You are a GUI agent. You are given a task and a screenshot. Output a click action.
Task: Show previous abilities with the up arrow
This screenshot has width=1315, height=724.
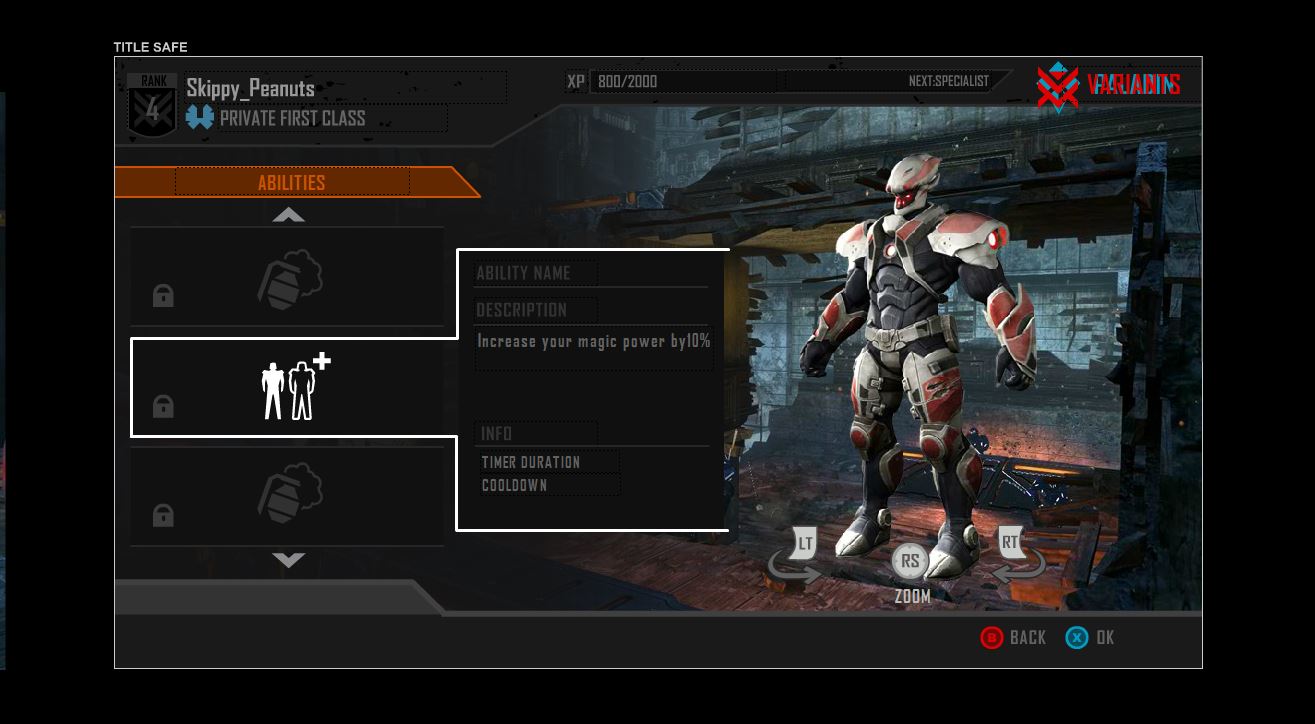[289, 215]
